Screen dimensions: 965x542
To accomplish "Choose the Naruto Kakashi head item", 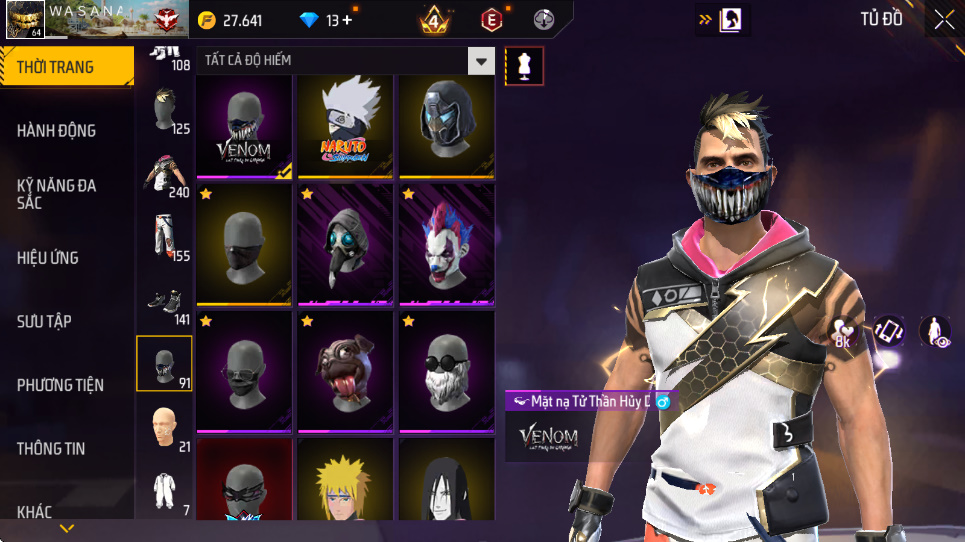I will pos(346,126).
